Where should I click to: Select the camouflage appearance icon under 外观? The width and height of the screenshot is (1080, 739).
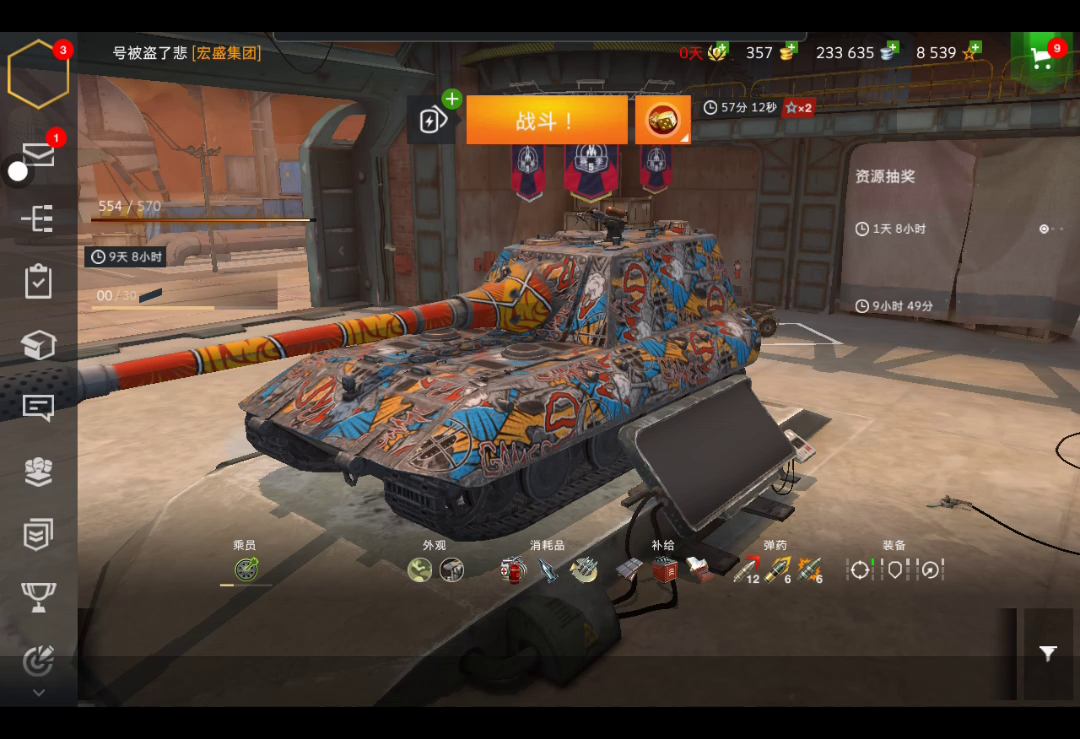[x=420, y=570]
